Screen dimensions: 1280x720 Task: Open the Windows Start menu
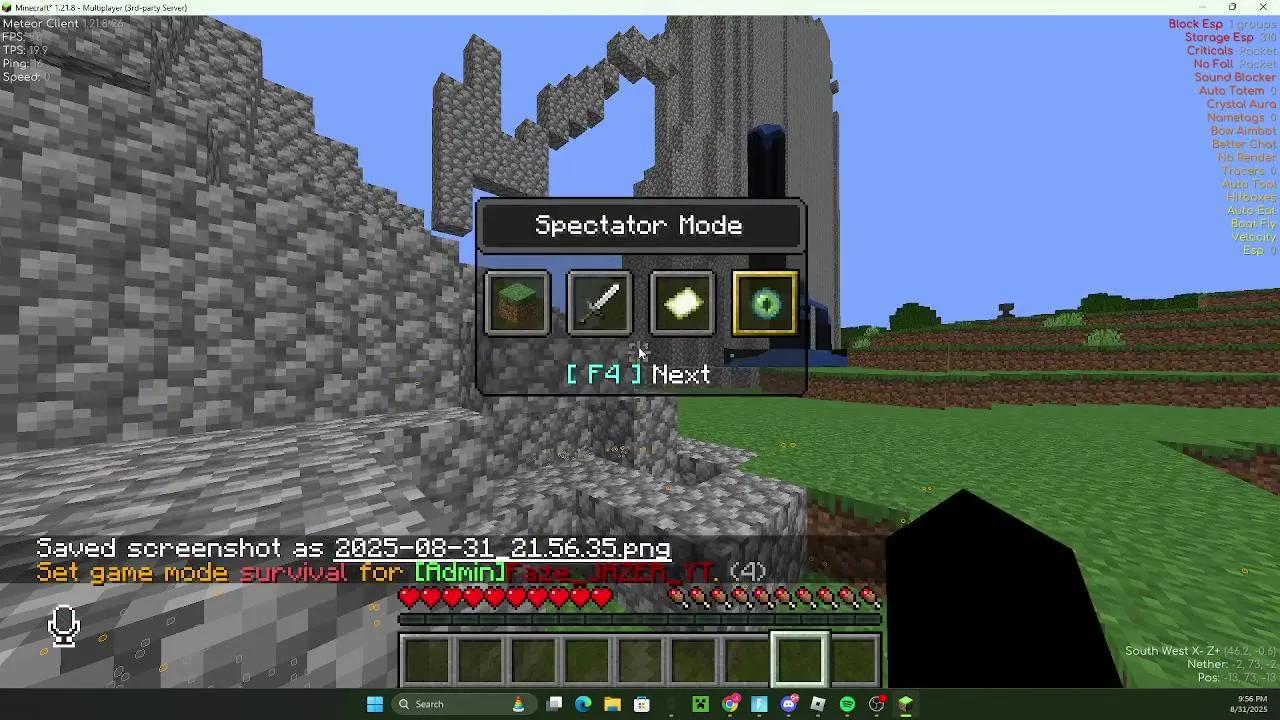[x=375, y=704]
